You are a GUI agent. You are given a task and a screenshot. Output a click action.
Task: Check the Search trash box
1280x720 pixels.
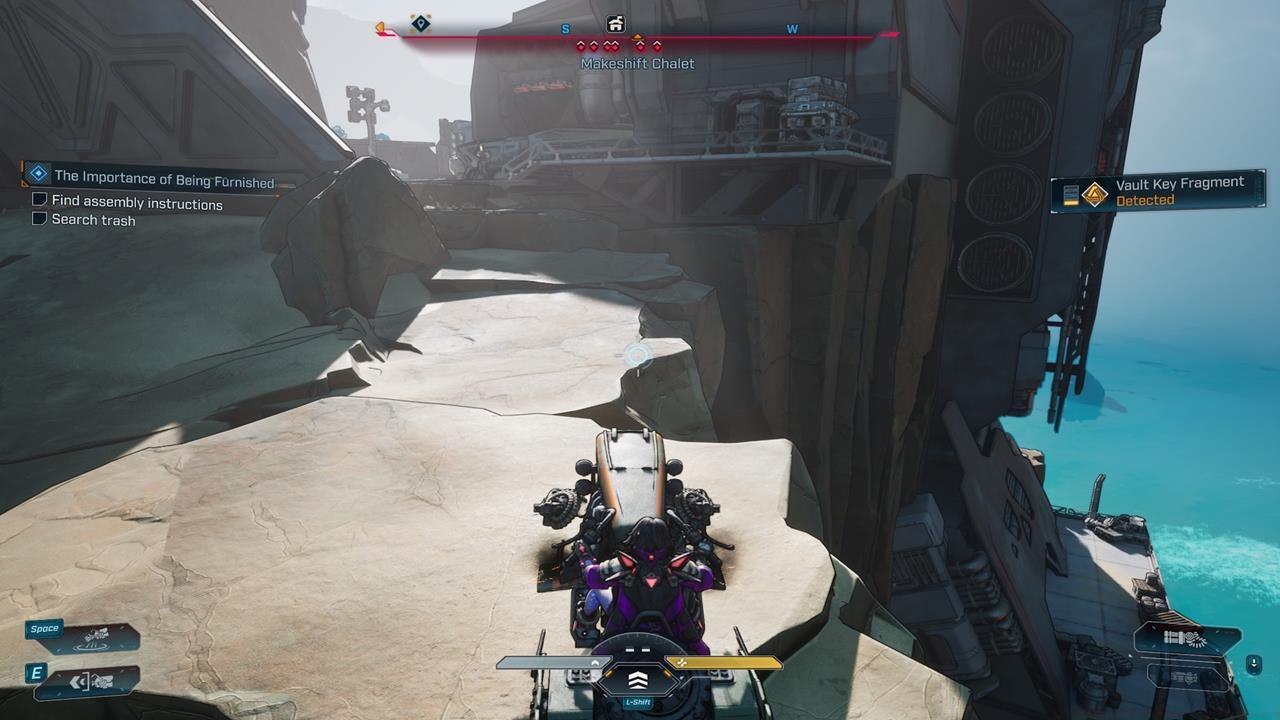(x=38, y=219)
